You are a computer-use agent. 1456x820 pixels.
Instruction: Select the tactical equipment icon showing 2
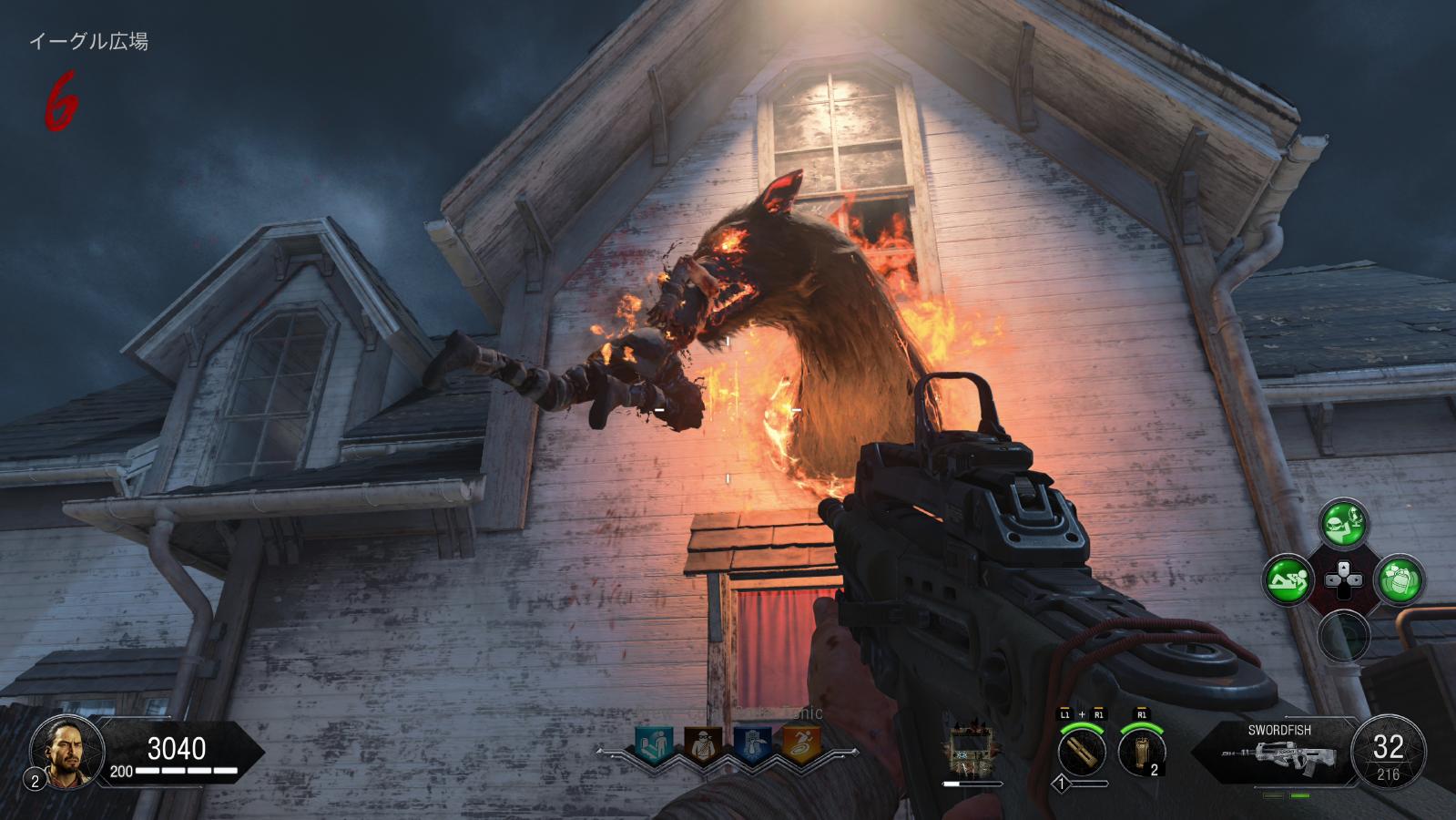(1142, 753)
